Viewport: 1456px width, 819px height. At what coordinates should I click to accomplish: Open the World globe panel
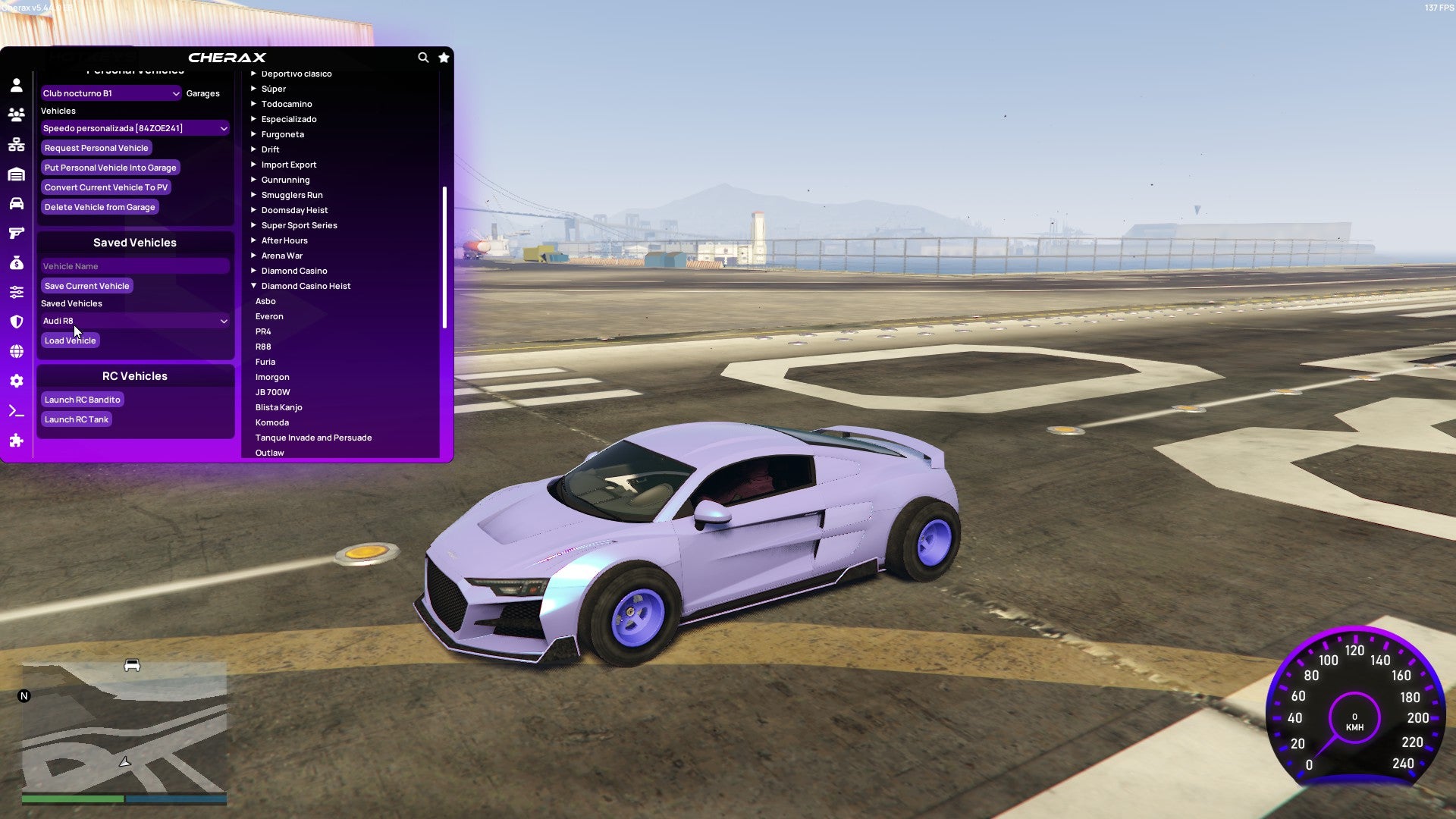(x=17, y=350)
